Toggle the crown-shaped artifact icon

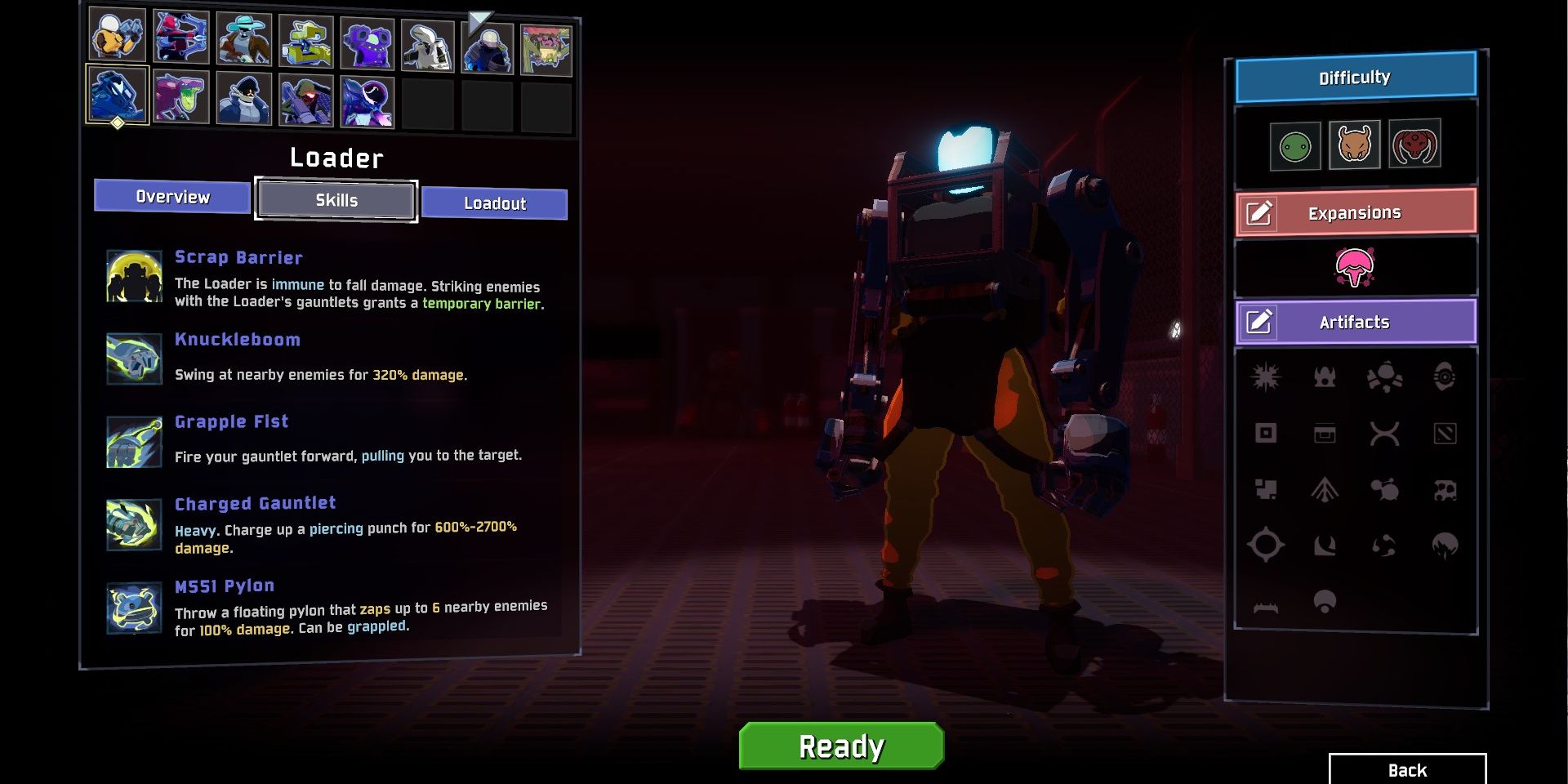pyautogui.click(x=1325, y=377)
